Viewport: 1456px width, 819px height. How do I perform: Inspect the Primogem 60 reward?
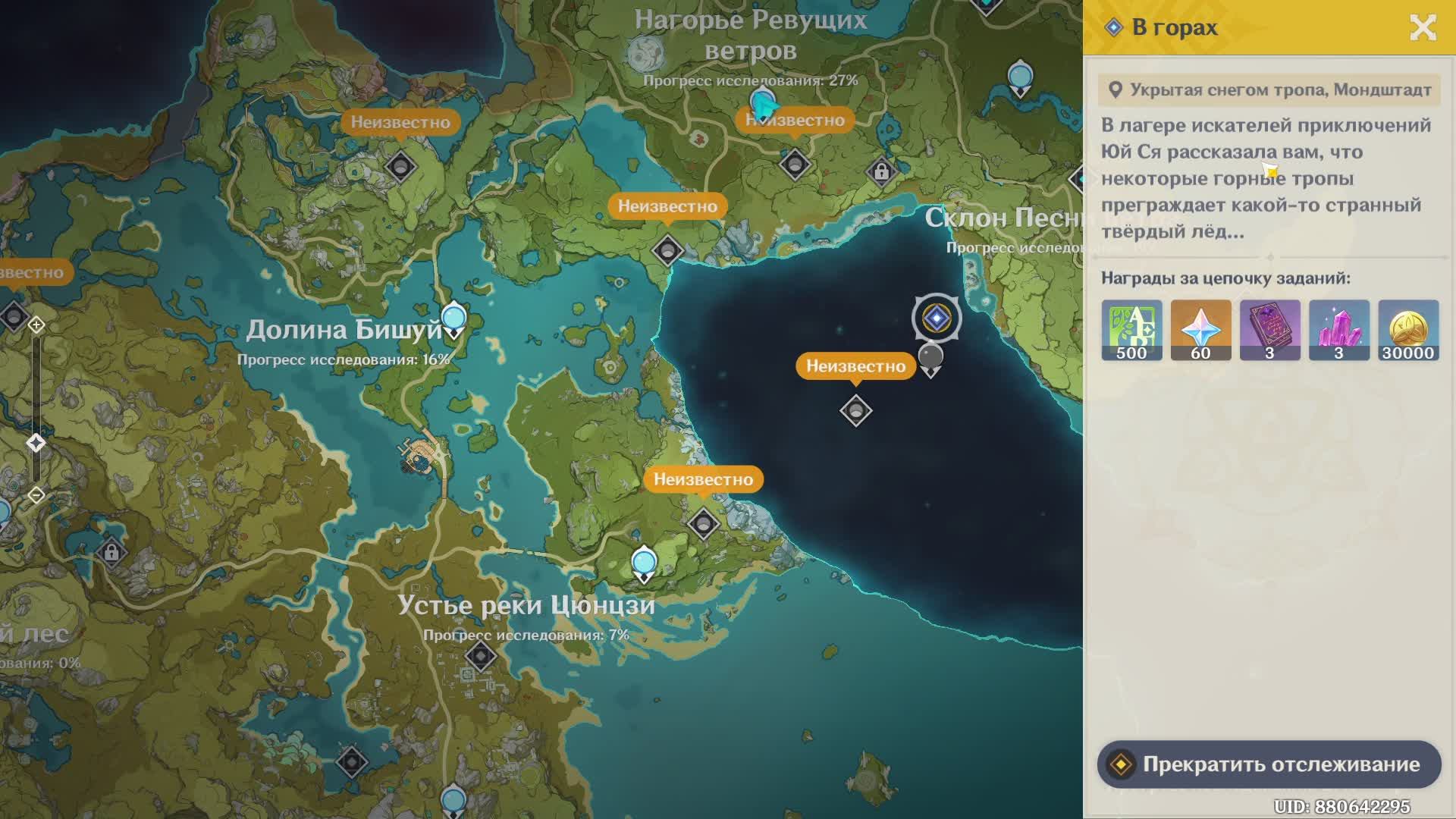pos(1200,330)
